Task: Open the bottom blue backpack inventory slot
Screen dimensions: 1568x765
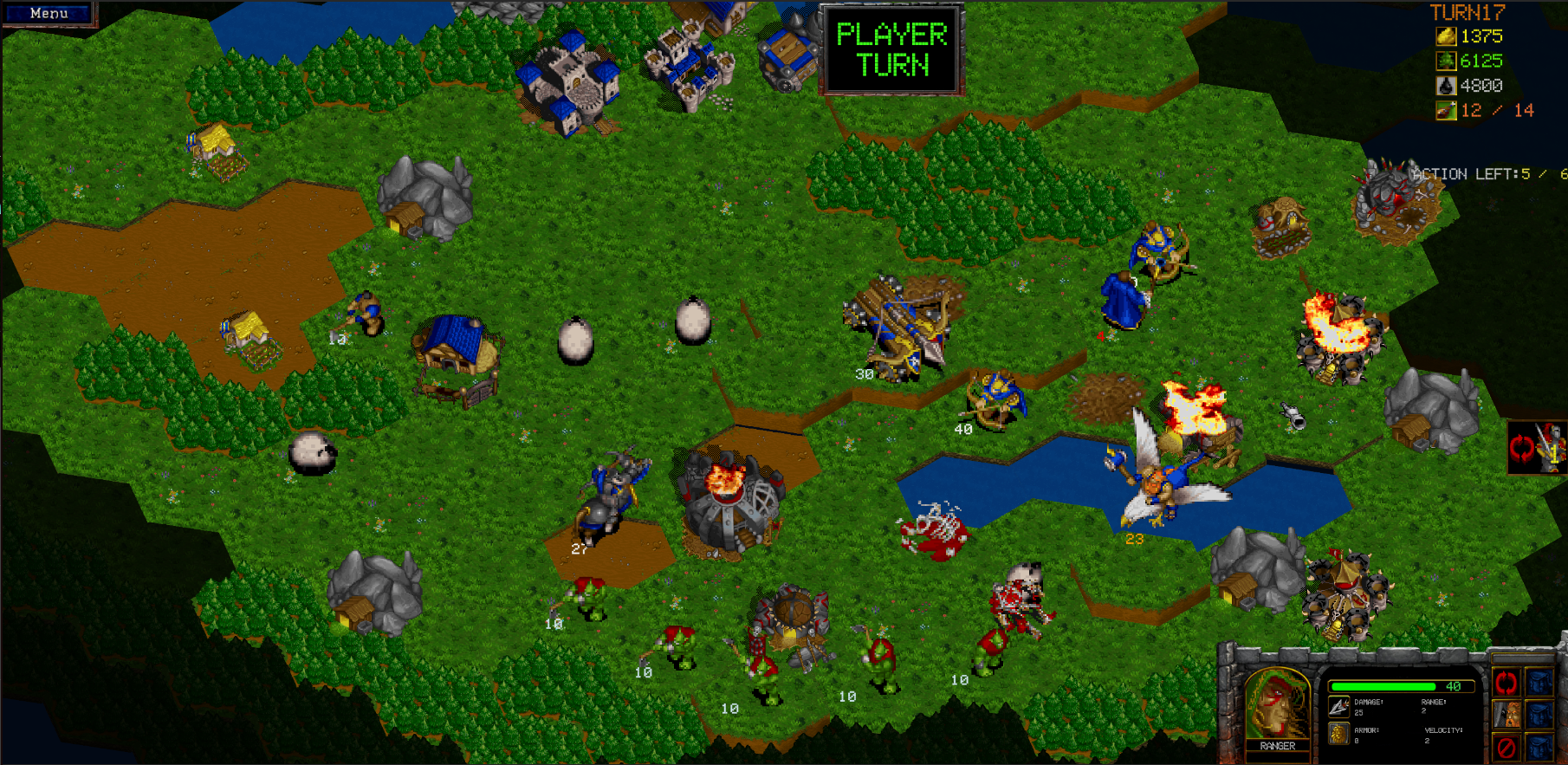Action: [1539, 747]
